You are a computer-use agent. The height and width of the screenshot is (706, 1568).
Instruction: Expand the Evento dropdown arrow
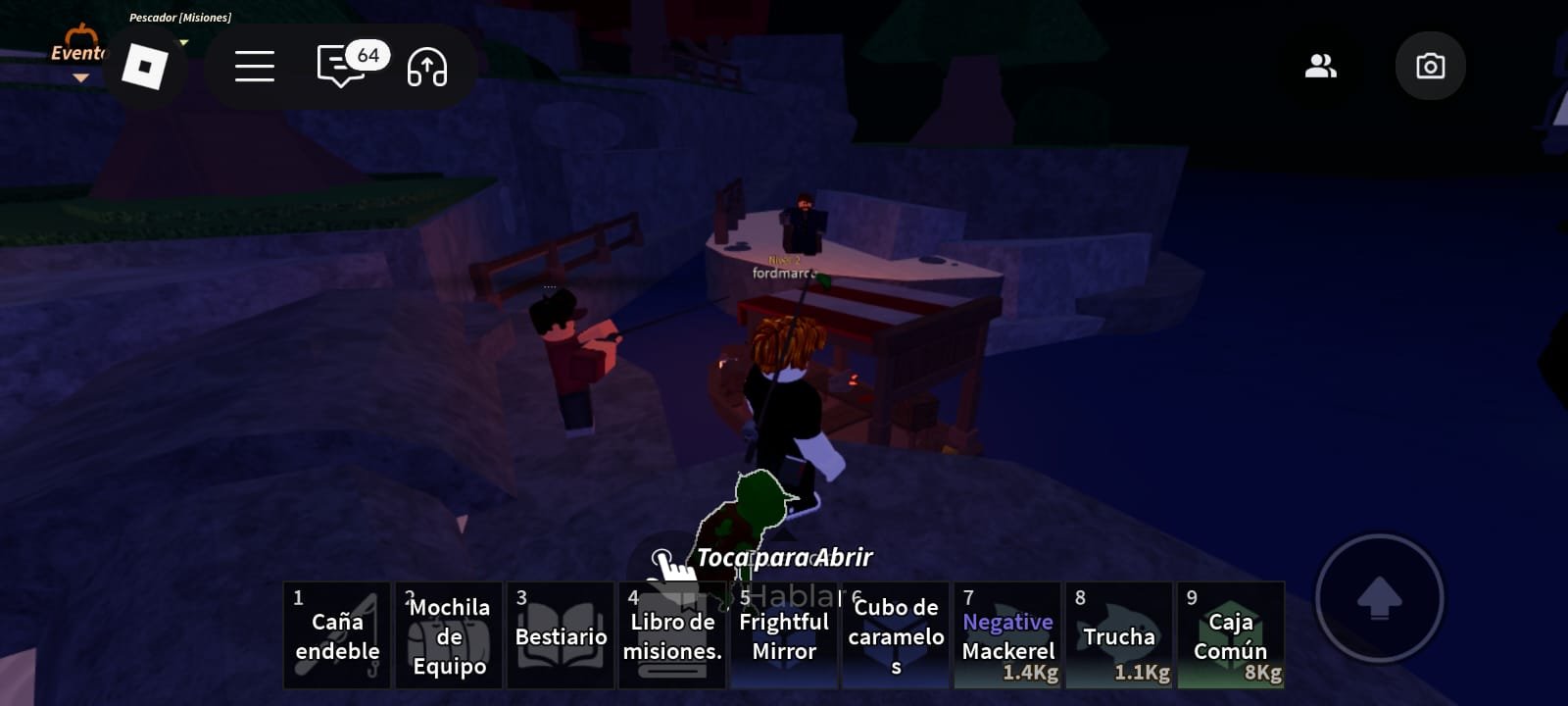tap(78, 75)
